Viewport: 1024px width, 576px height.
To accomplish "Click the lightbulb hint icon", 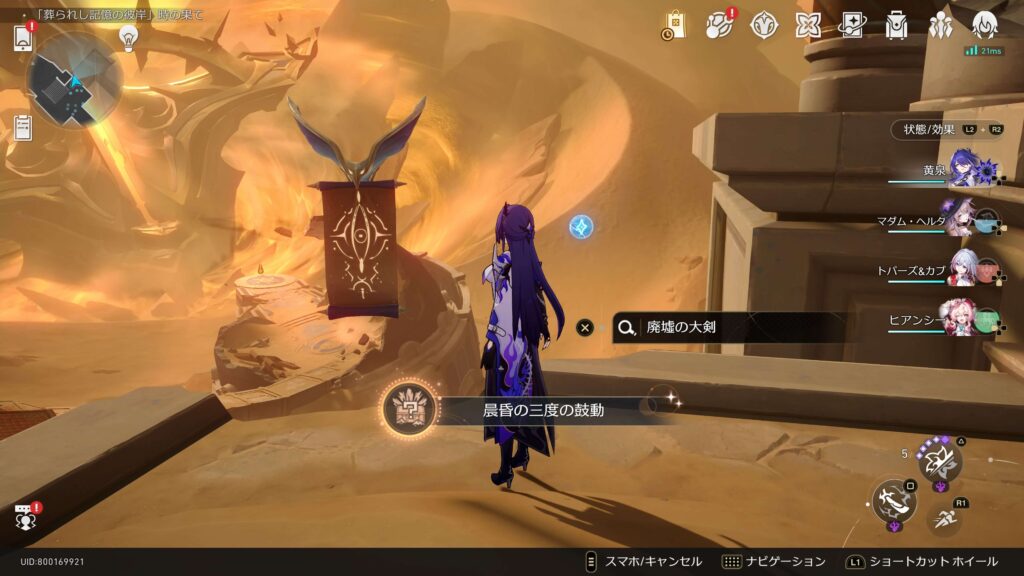I will (128, 37).
